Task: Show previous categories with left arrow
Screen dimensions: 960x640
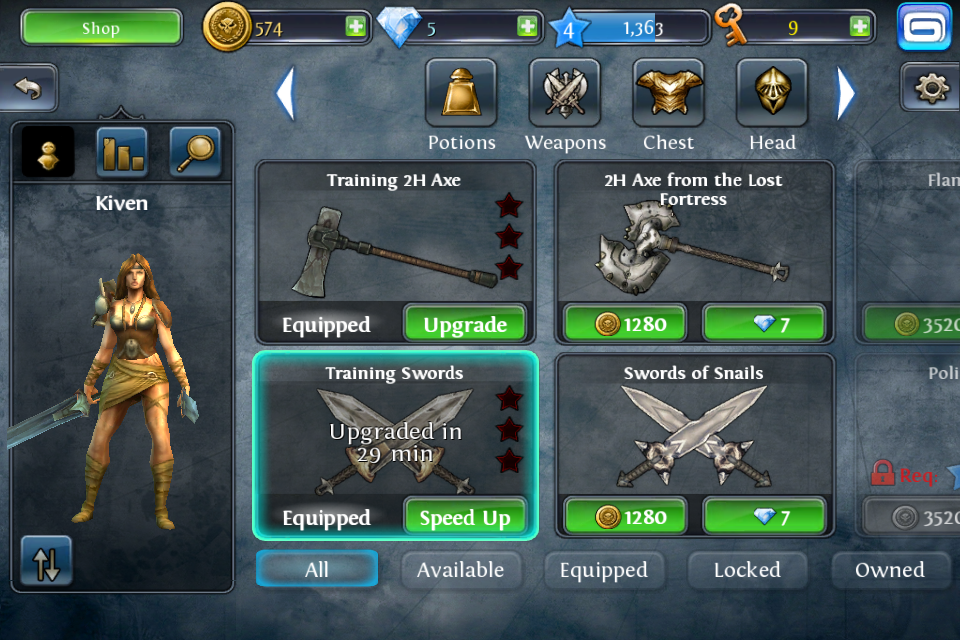Action: 286,93
